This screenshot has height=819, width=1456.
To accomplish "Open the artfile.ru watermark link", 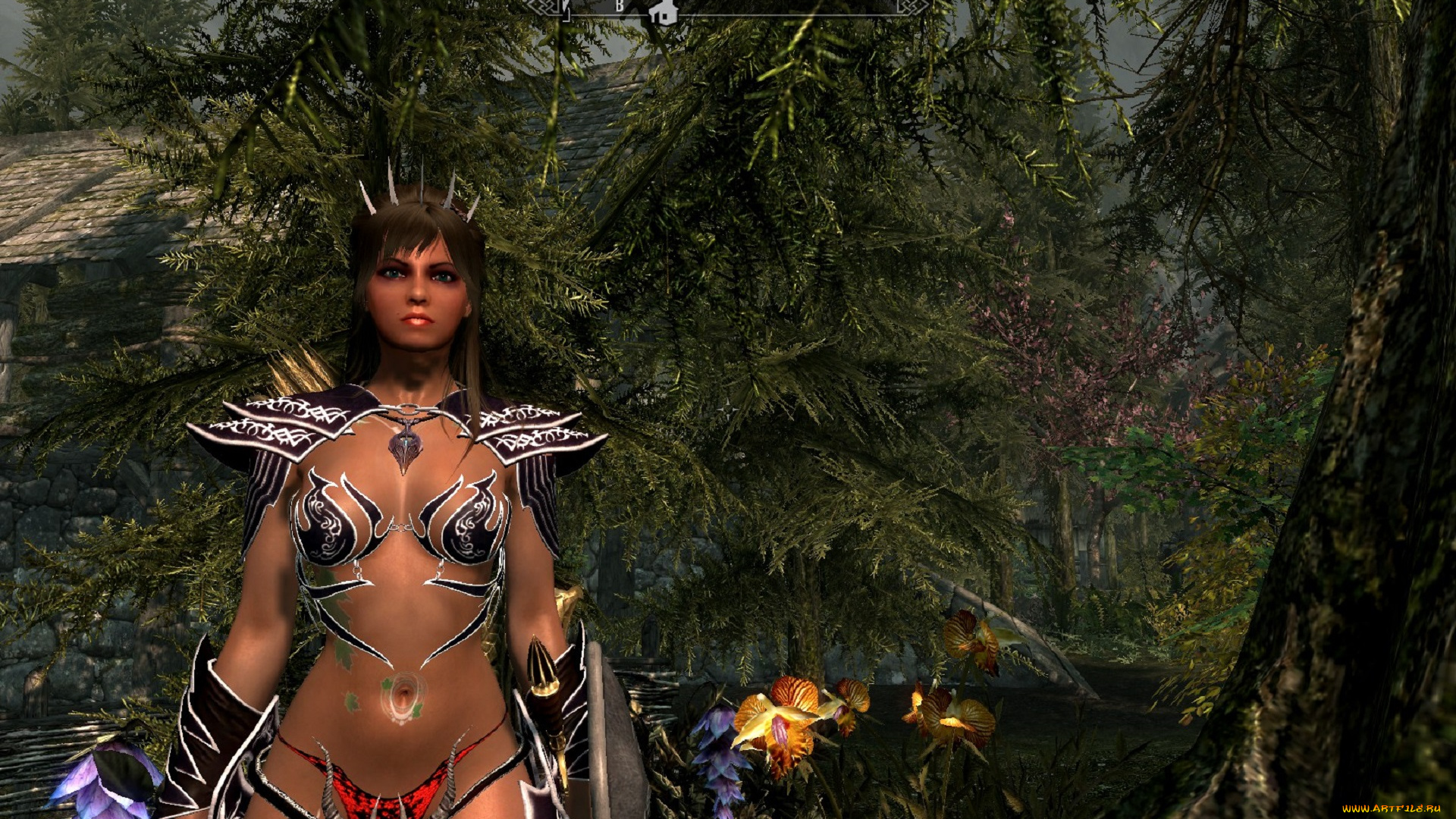I will pyautogui.click(x=1391, y=809).
